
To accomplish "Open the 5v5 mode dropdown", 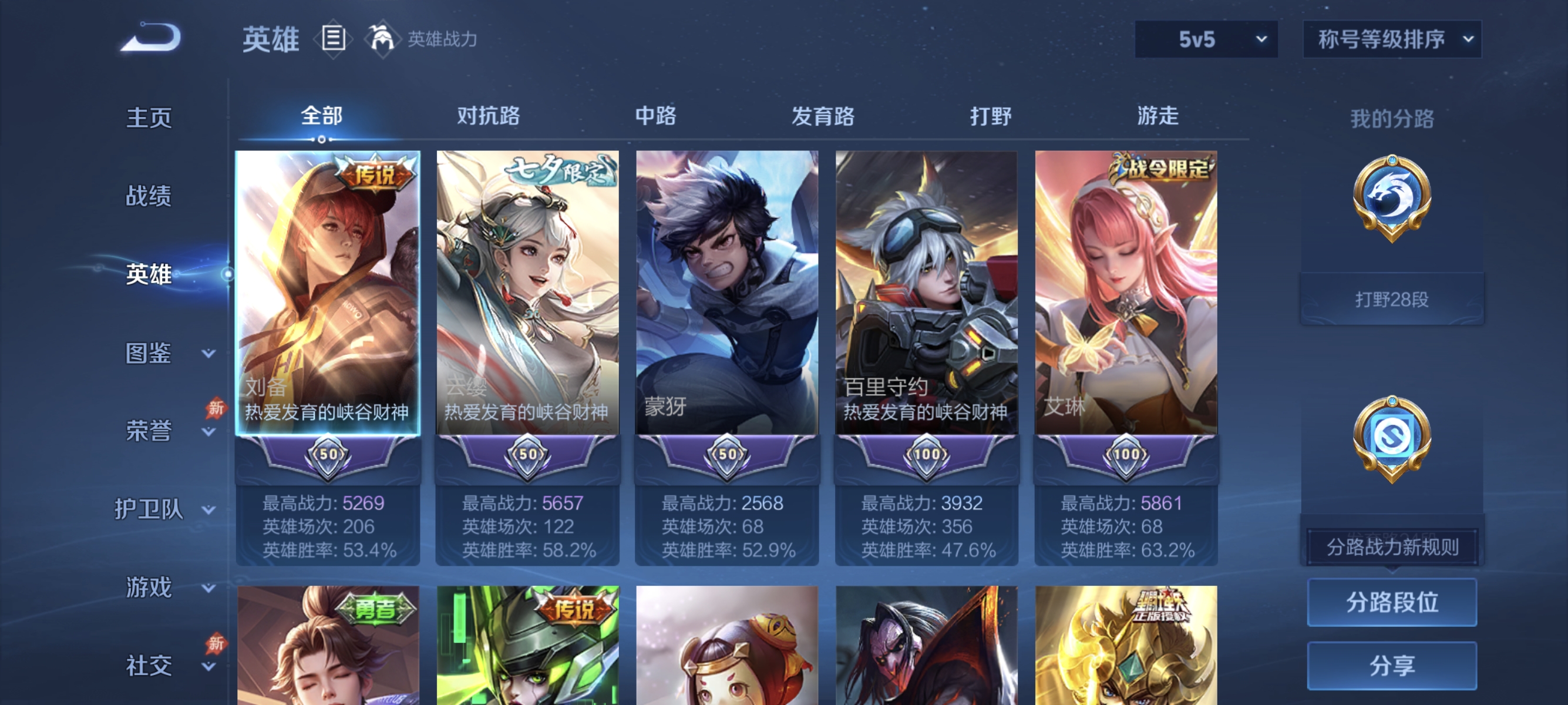I will [x=1204, y=38].
